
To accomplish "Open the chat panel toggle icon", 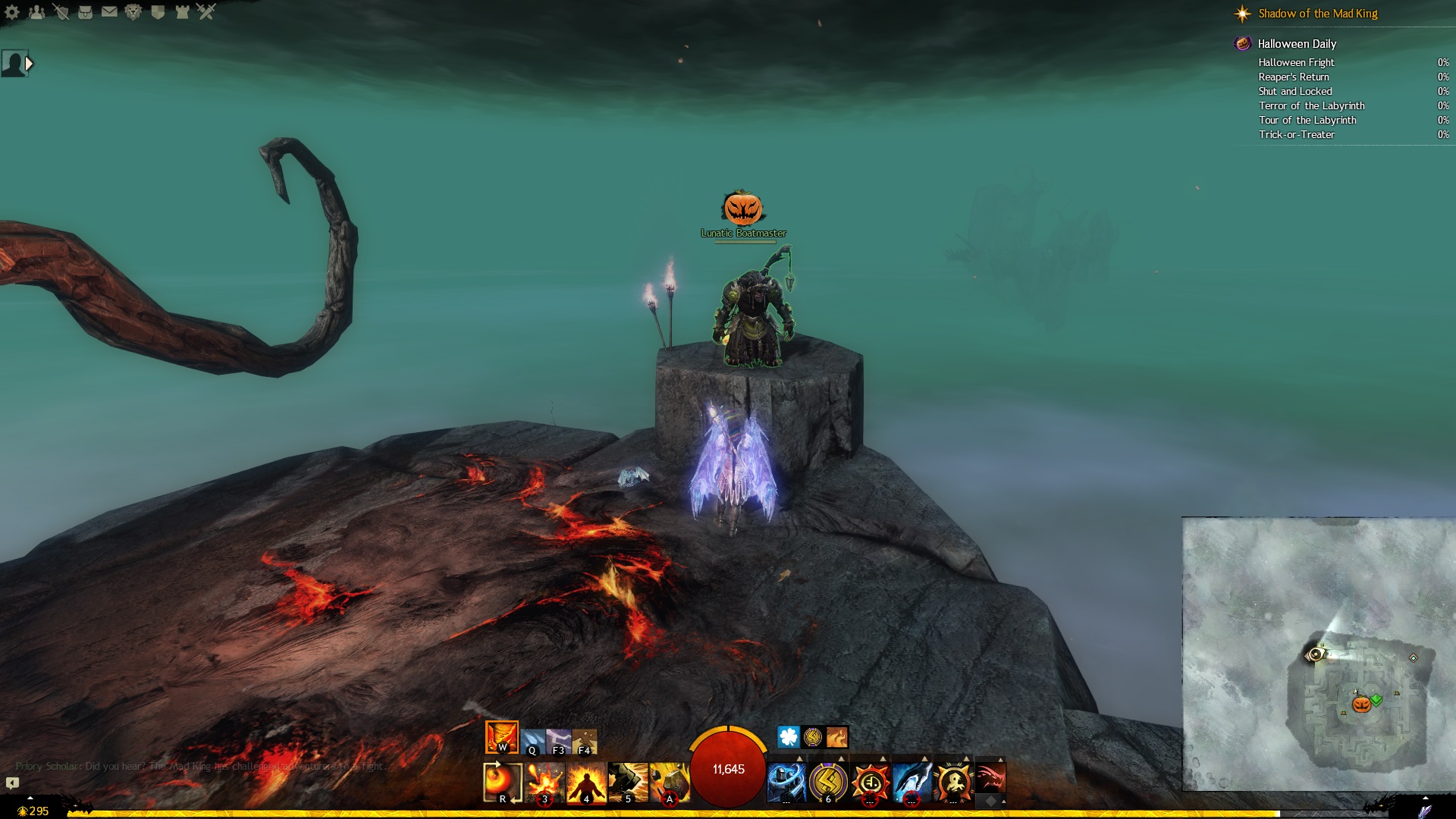I will (12, 783).
